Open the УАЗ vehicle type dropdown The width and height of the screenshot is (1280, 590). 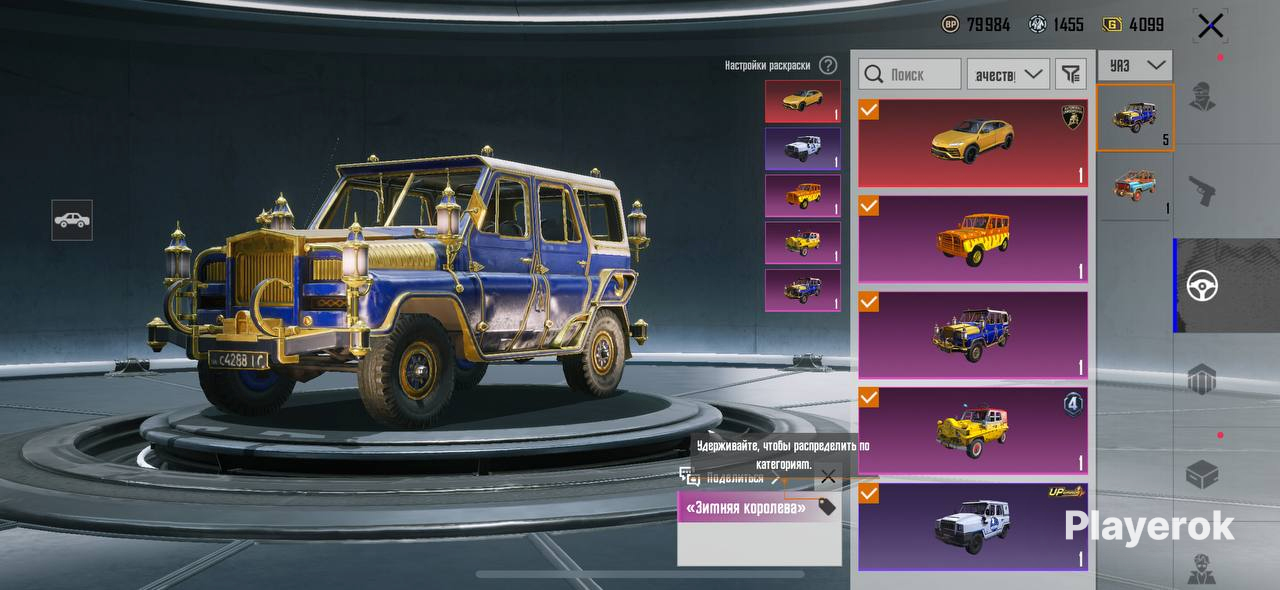1135,65
